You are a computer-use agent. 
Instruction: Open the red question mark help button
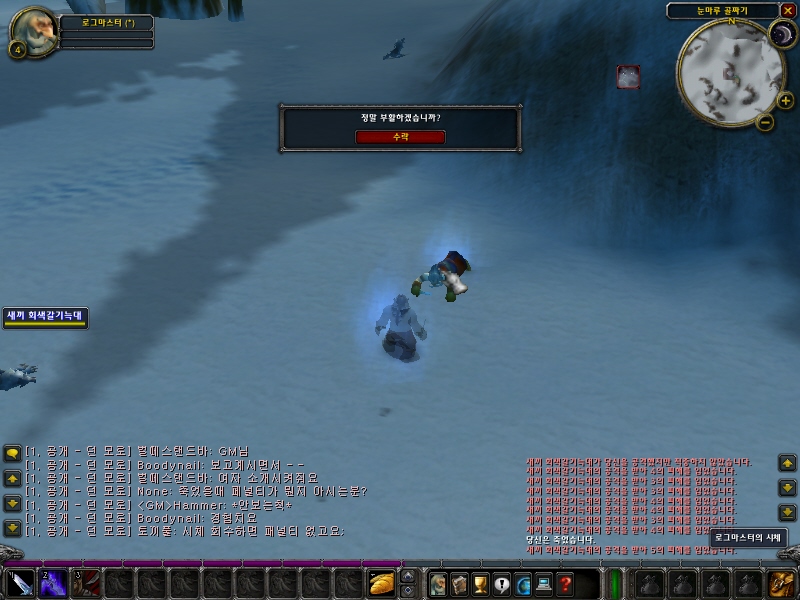point(565,582)
